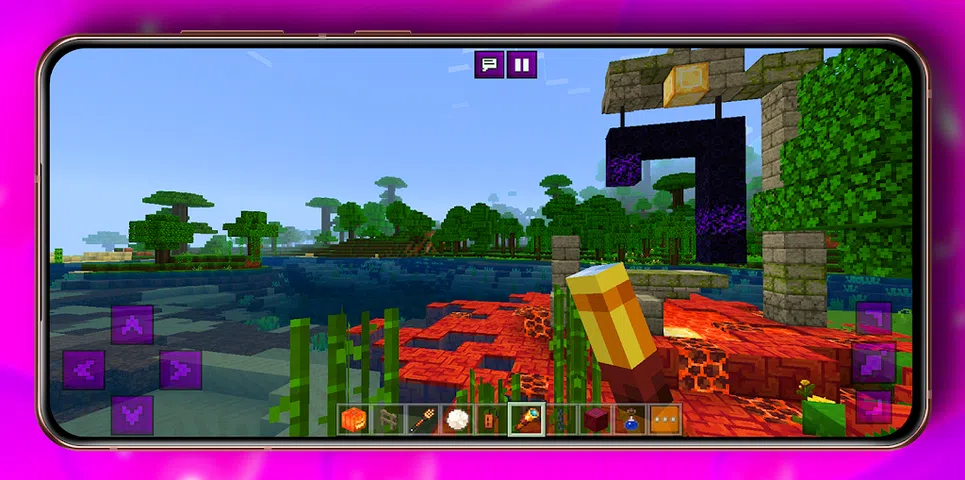
Task: Select the dark red block hotbar slot
Action: (x=596, y=420)
